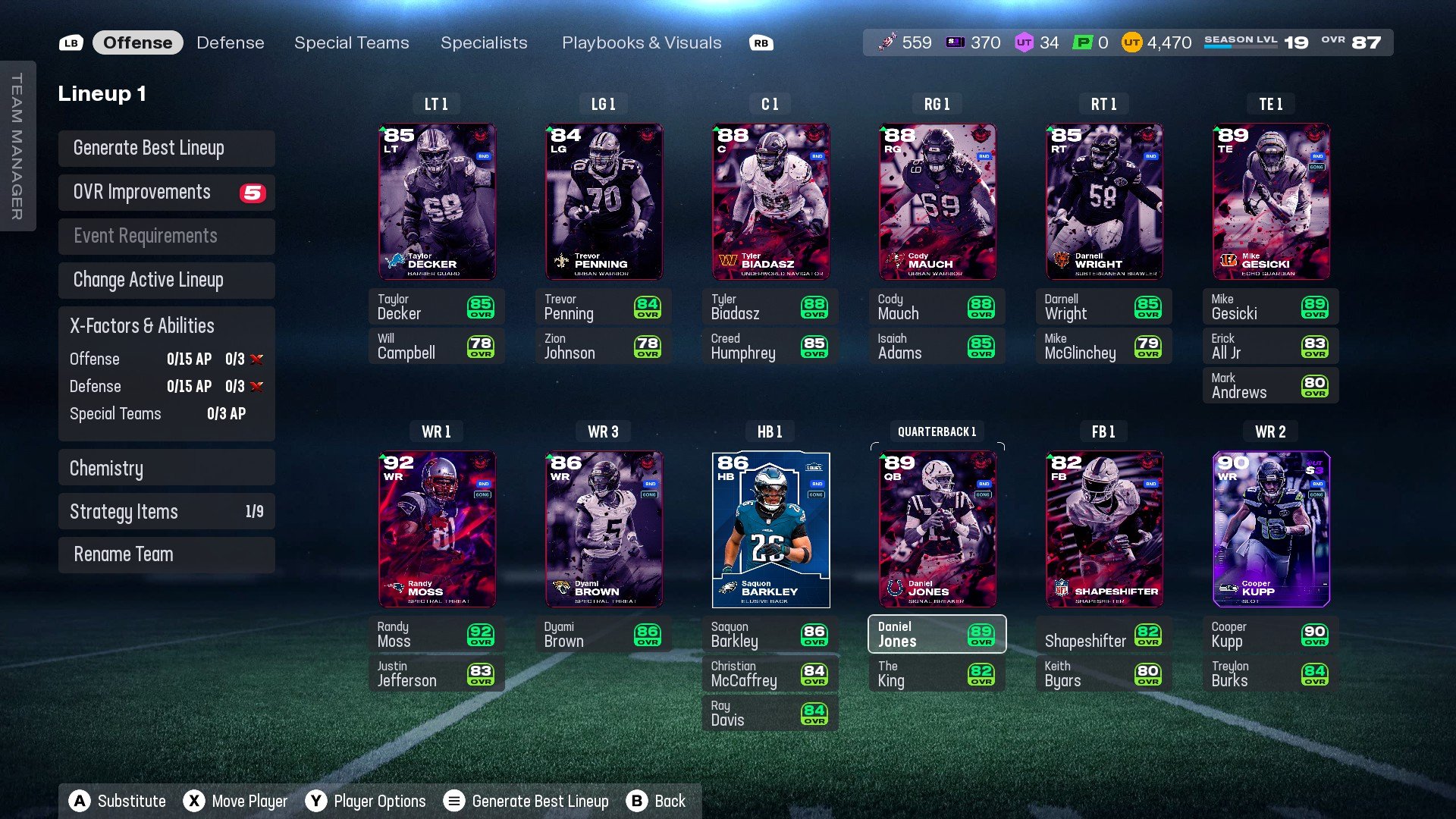The height and width of the screenshot is (819, 1456).
Task: Select the Randy Moss WR card
Action: (437, 529)
